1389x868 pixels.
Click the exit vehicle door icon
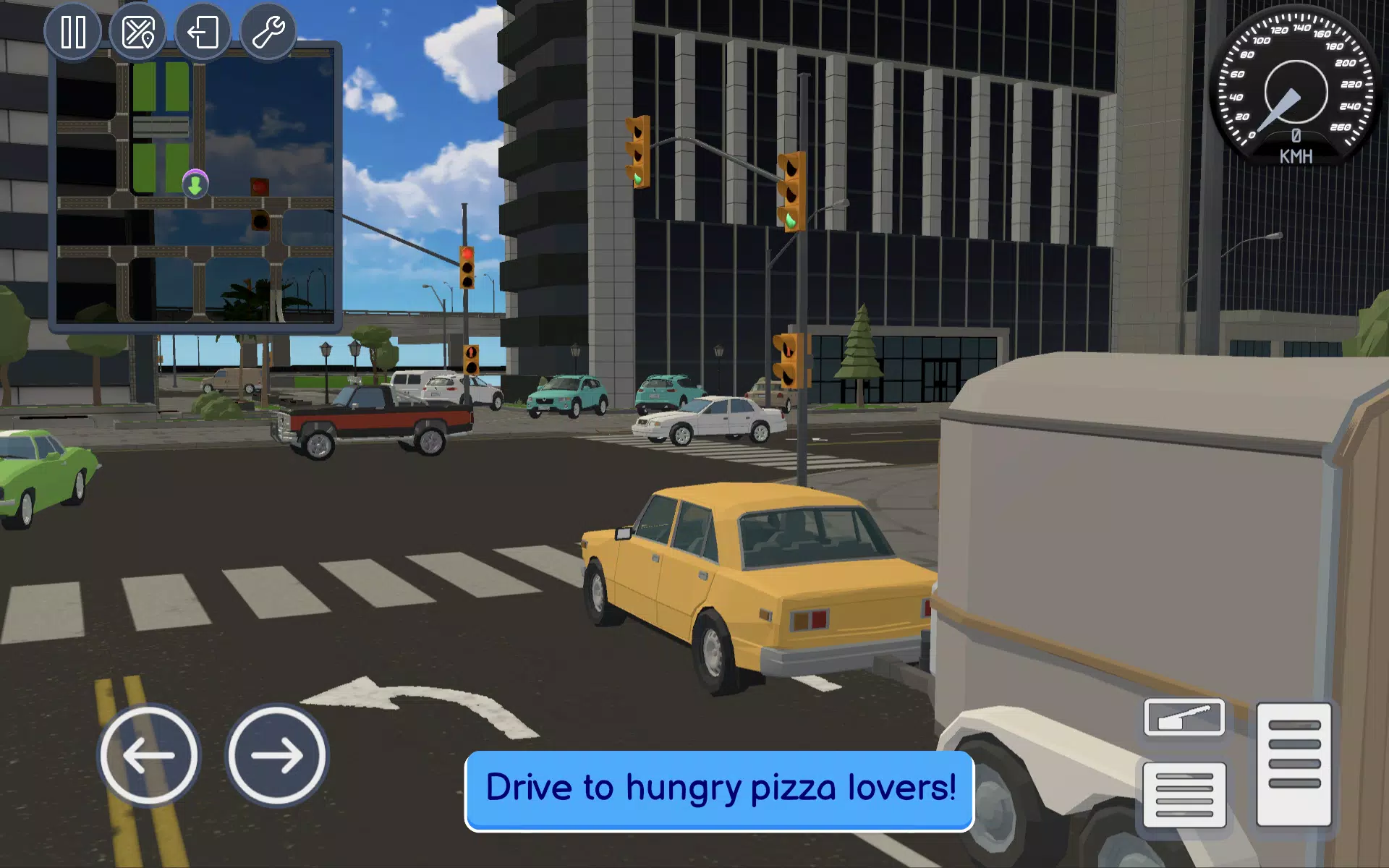point(203,30)
